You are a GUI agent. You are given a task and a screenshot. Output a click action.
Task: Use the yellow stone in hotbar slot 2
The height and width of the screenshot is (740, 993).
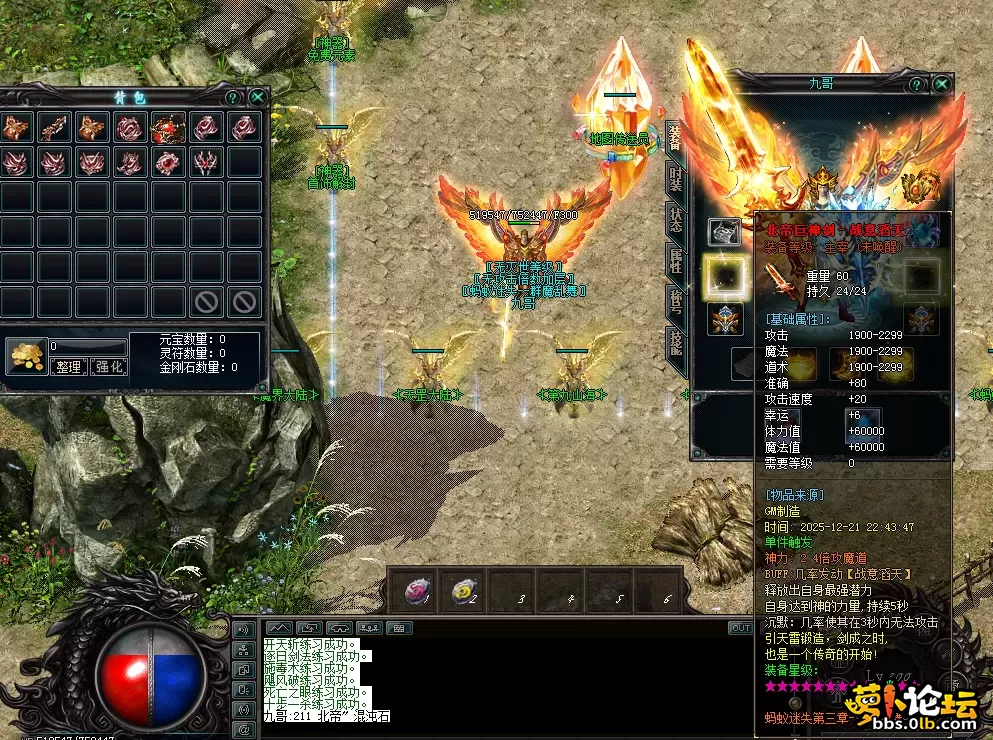pyautogui.click(x=464, y=591)
